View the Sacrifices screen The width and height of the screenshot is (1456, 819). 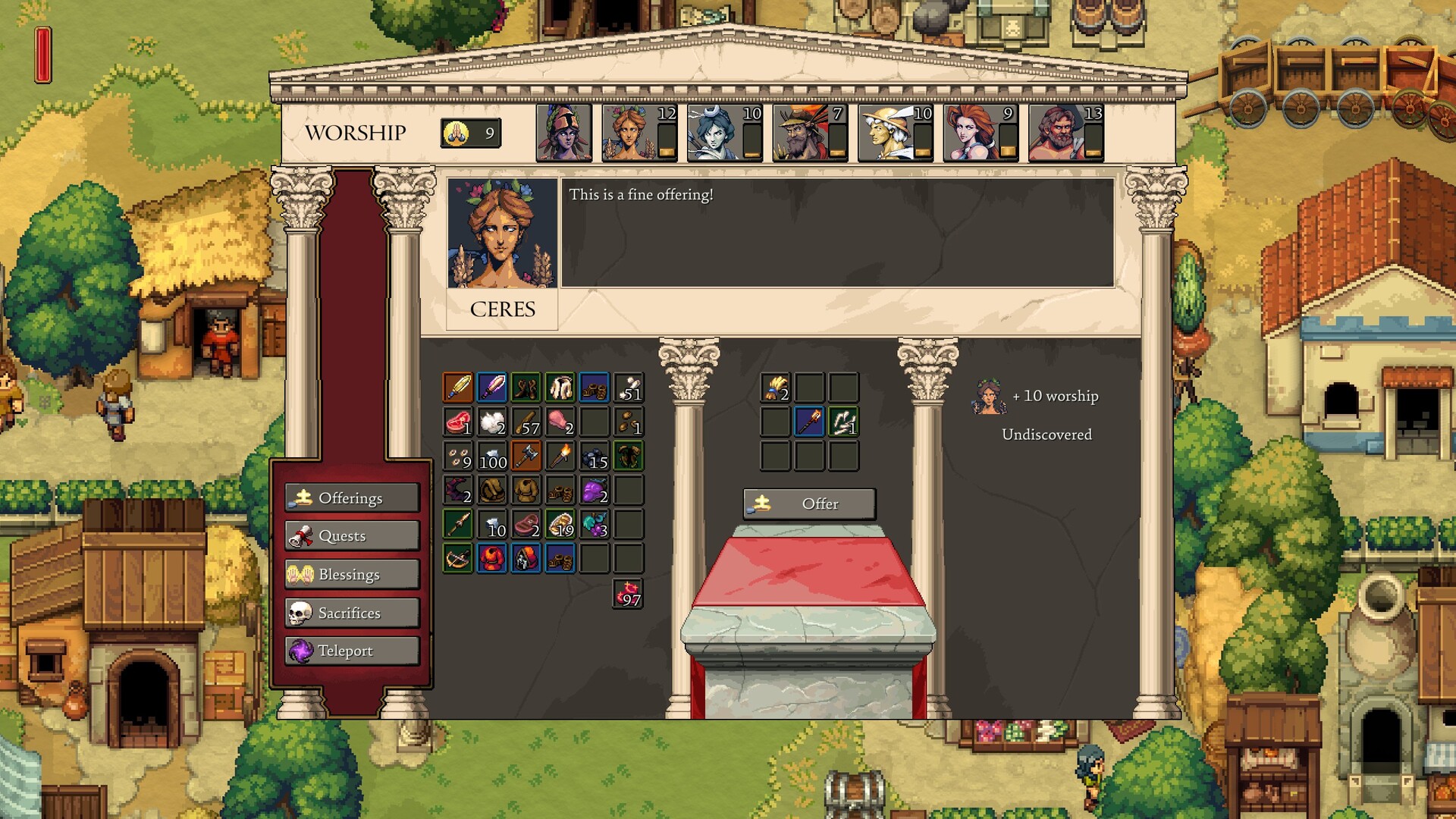(351, 612)
